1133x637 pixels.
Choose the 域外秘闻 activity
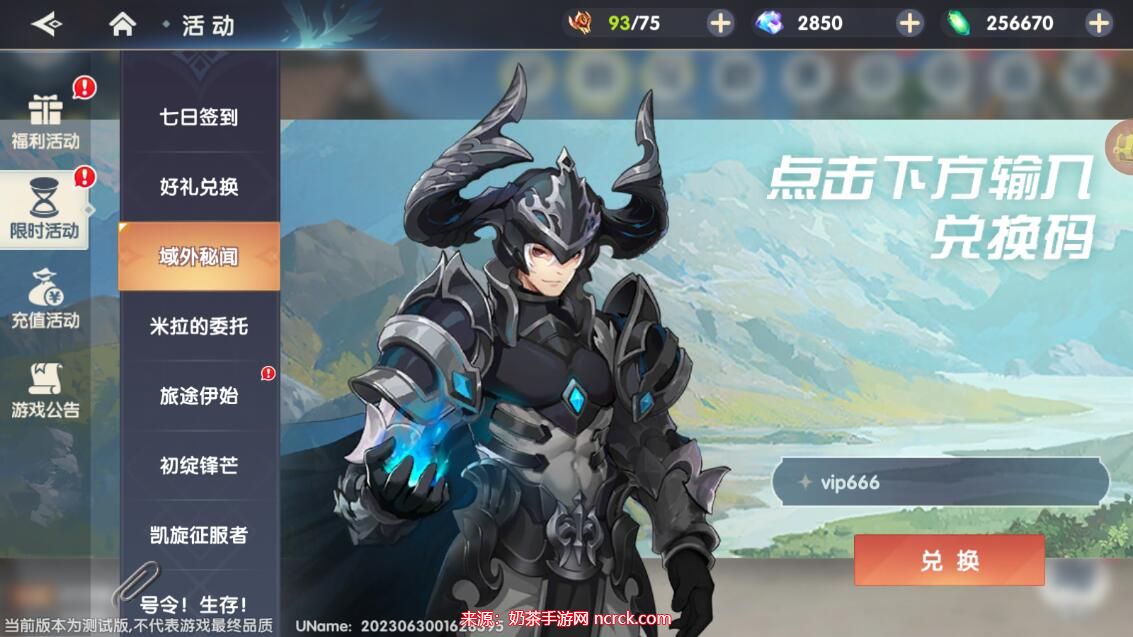tap(199, 257)
